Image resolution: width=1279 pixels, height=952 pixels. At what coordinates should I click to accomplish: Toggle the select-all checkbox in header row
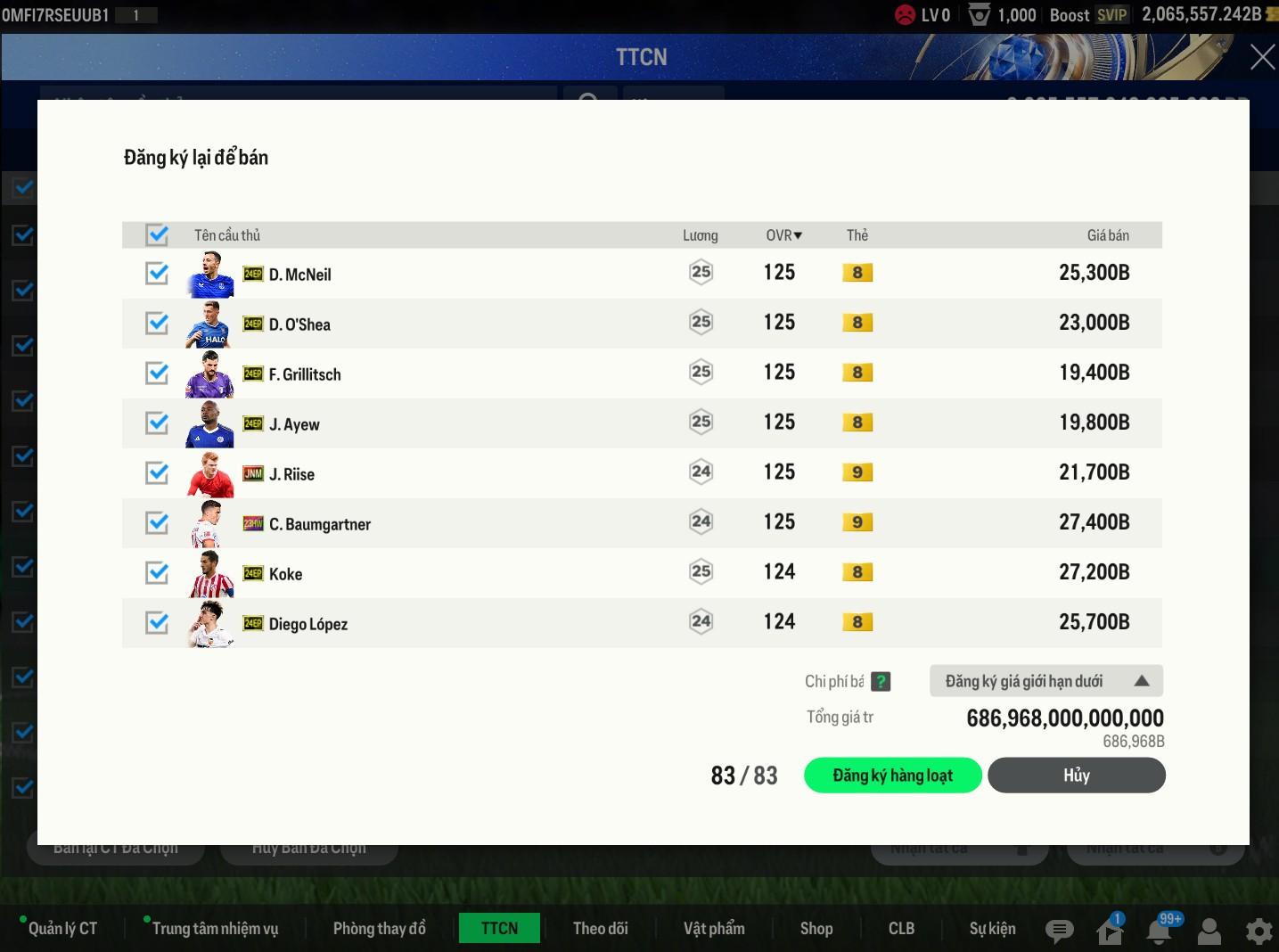click(x=158, y=235)
